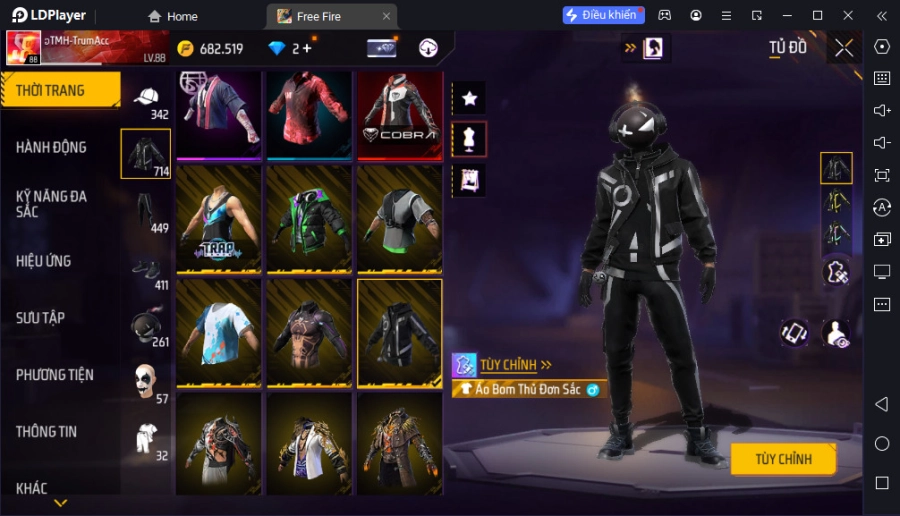Viewport: 900px width, 516px height.
Task: Open the THÔNG TIN category
Action: coord(47,432)
